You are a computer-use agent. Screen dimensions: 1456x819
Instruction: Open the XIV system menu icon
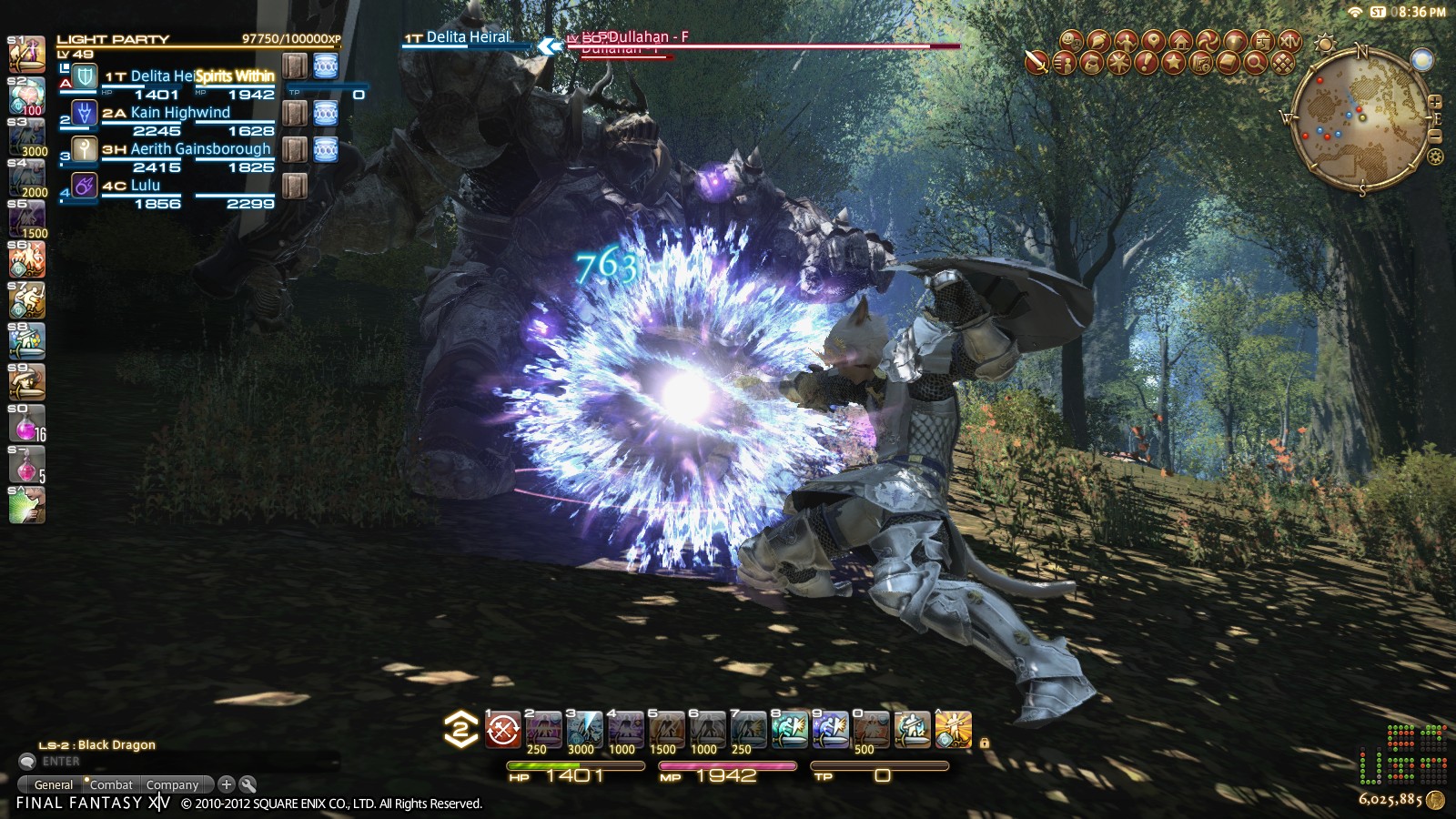(x=1289, y=41)
